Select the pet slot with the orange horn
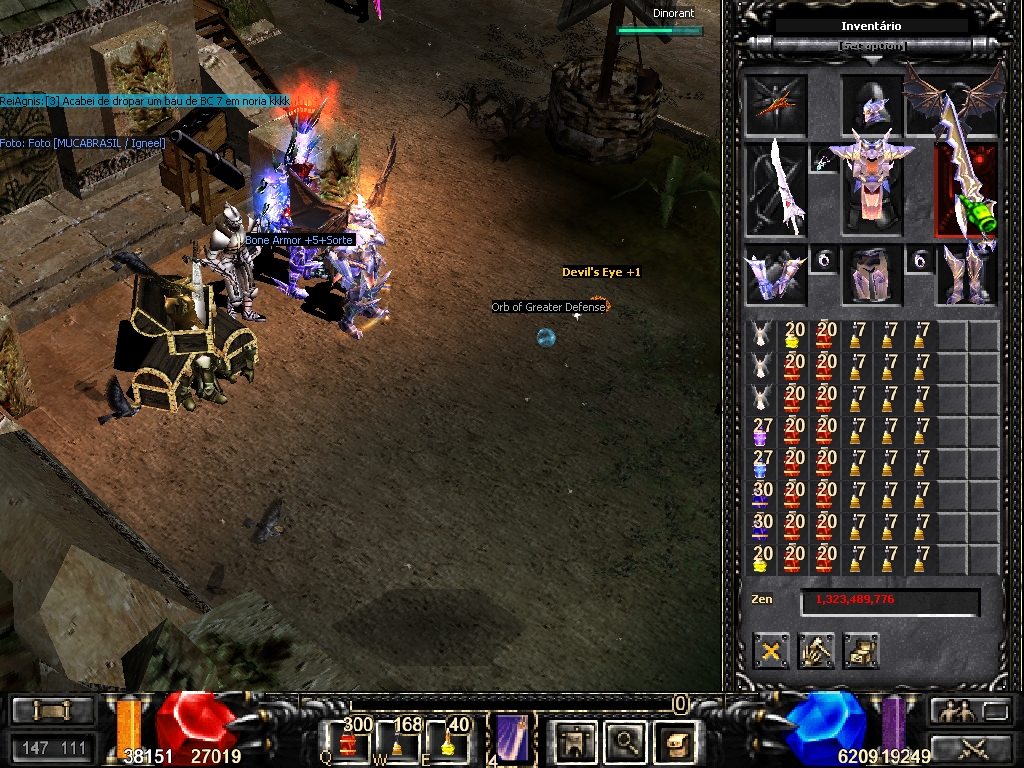 click(x=776, y=105)
